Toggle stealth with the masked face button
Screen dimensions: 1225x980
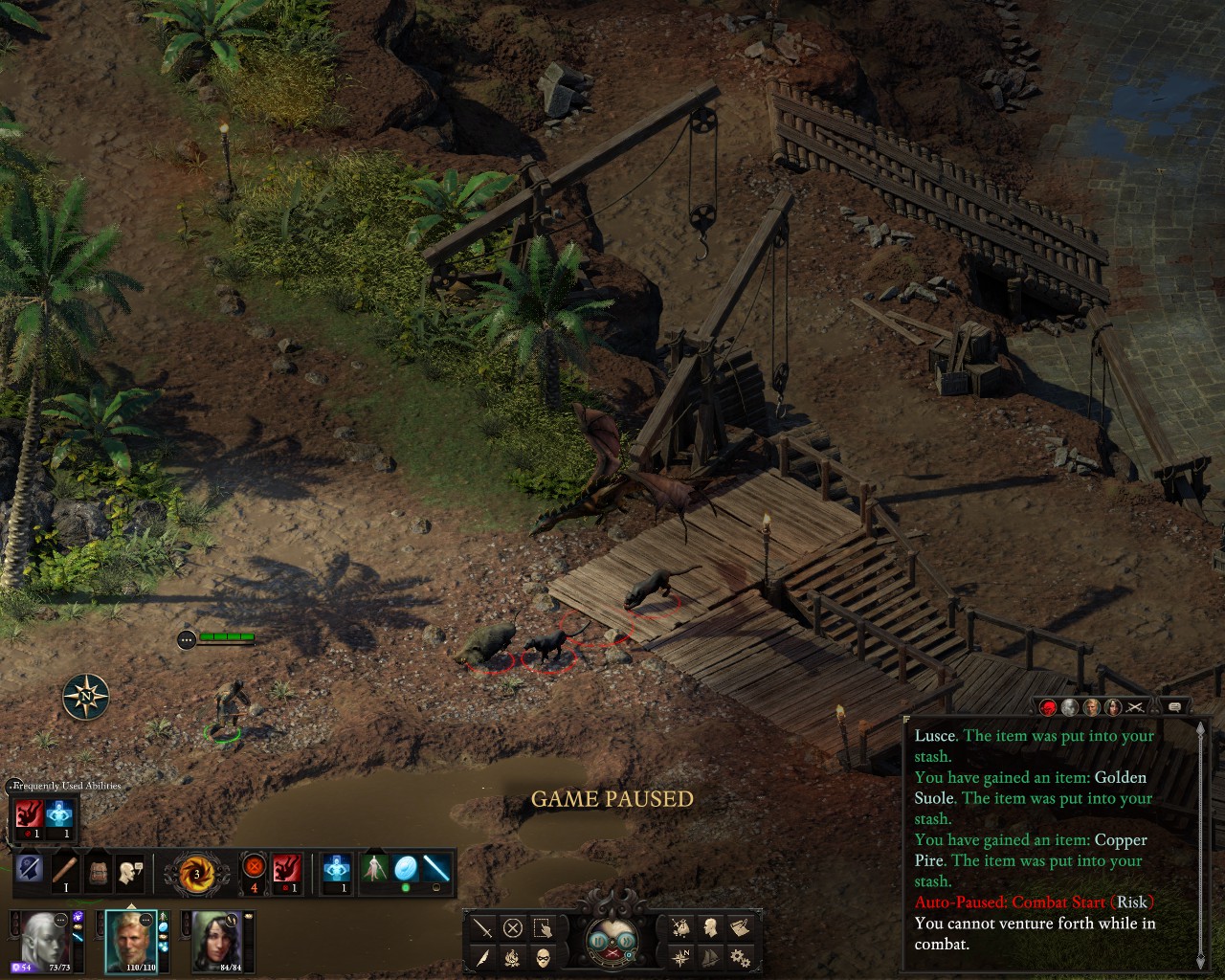pyautogui.click(x=543, y=957)
